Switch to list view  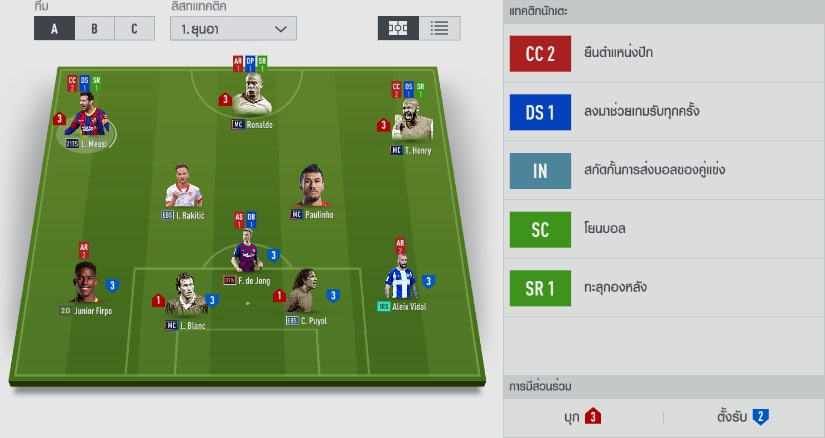tap(438, 28)
